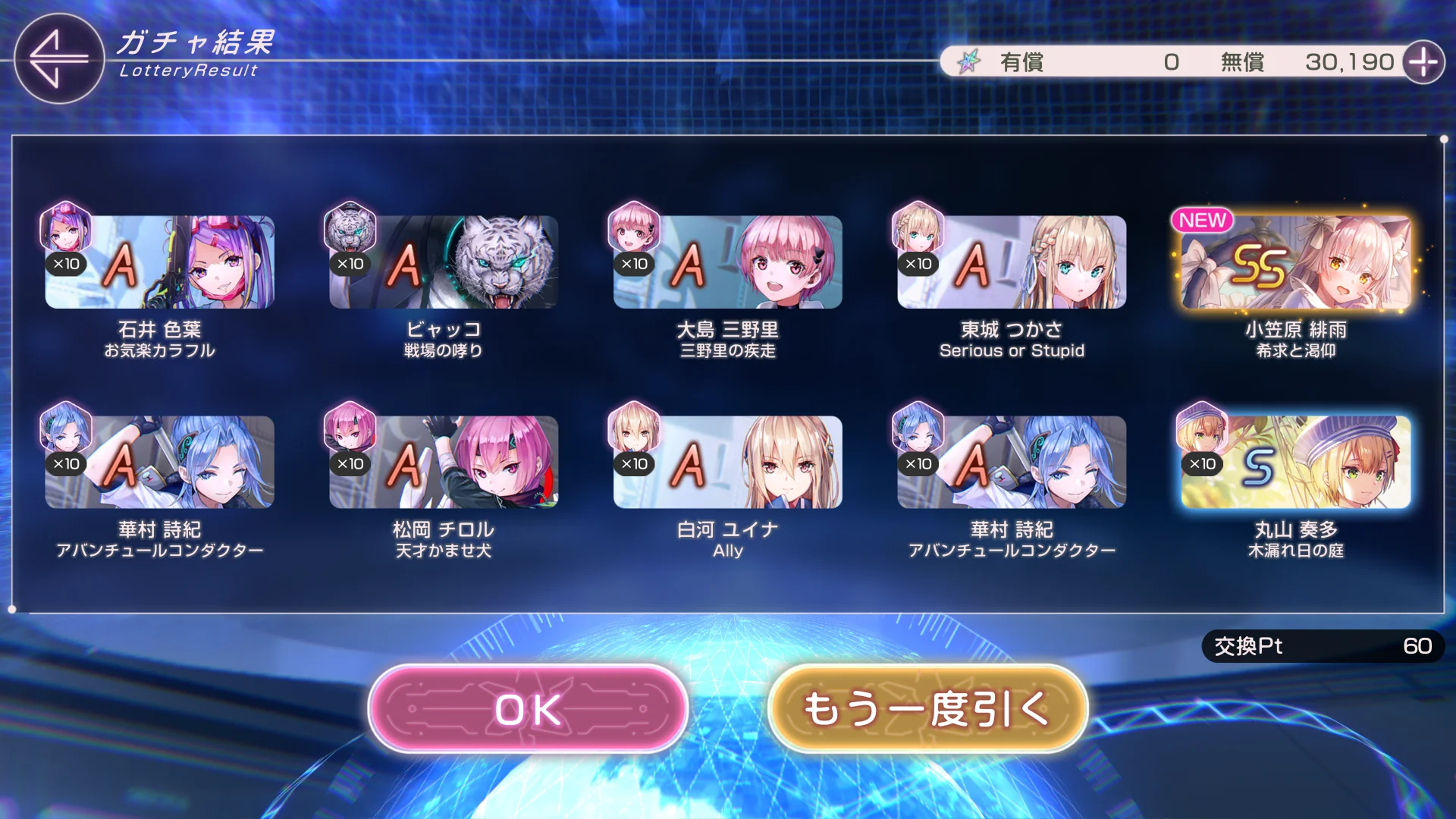Viewport: 1456px width, 819px height.
Task: View the 東城 つかさ Serious or Stupid card
Action: point(1012,262)
